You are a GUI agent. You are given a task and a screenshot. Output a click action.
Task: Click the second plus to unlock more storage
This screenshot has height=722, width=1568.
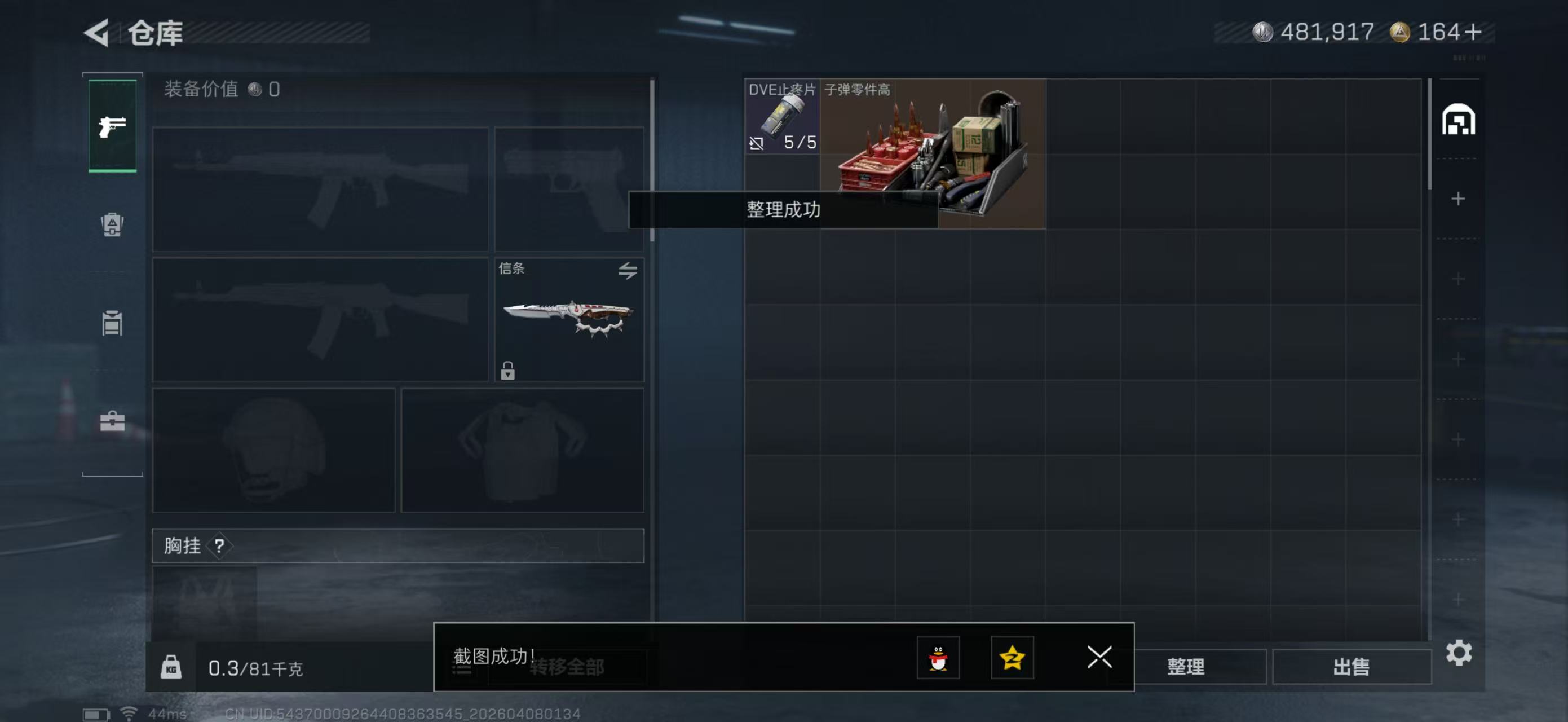pyautogui.click(x=1459, y=278)
